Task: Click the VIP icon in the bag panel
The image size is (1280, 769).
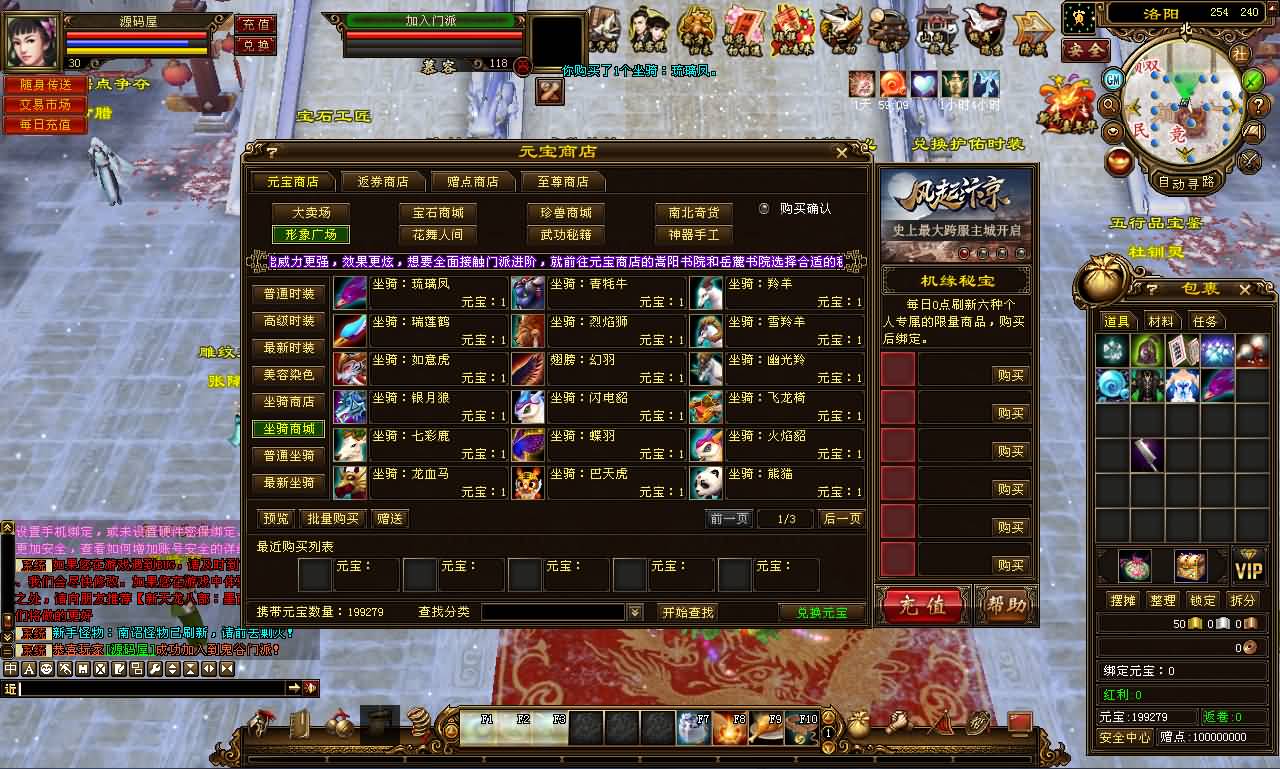Action: click(x=1248, y=566)
